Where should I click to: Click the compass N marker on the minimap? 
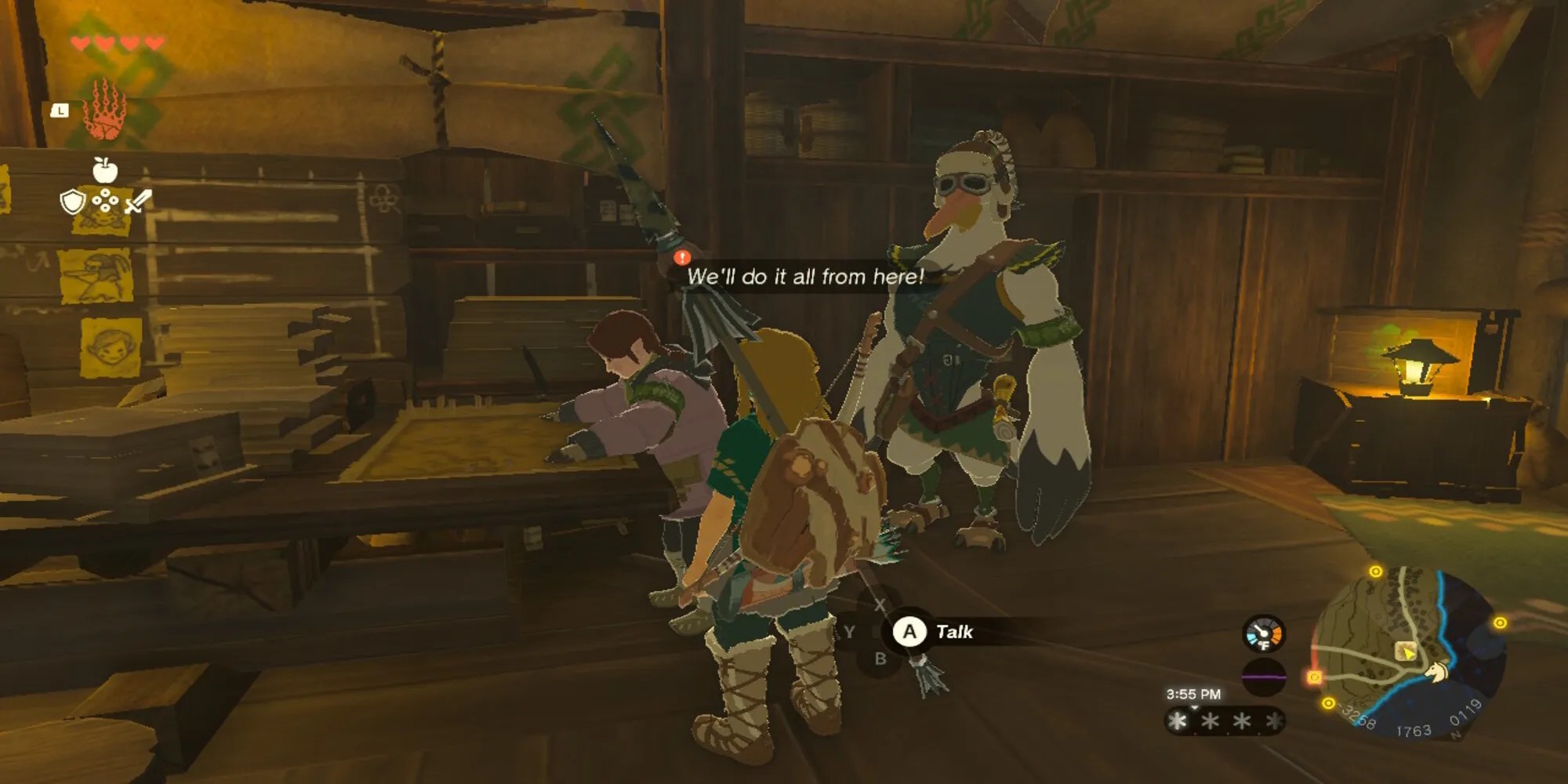pyautogui.click(x=1455, y=734)
